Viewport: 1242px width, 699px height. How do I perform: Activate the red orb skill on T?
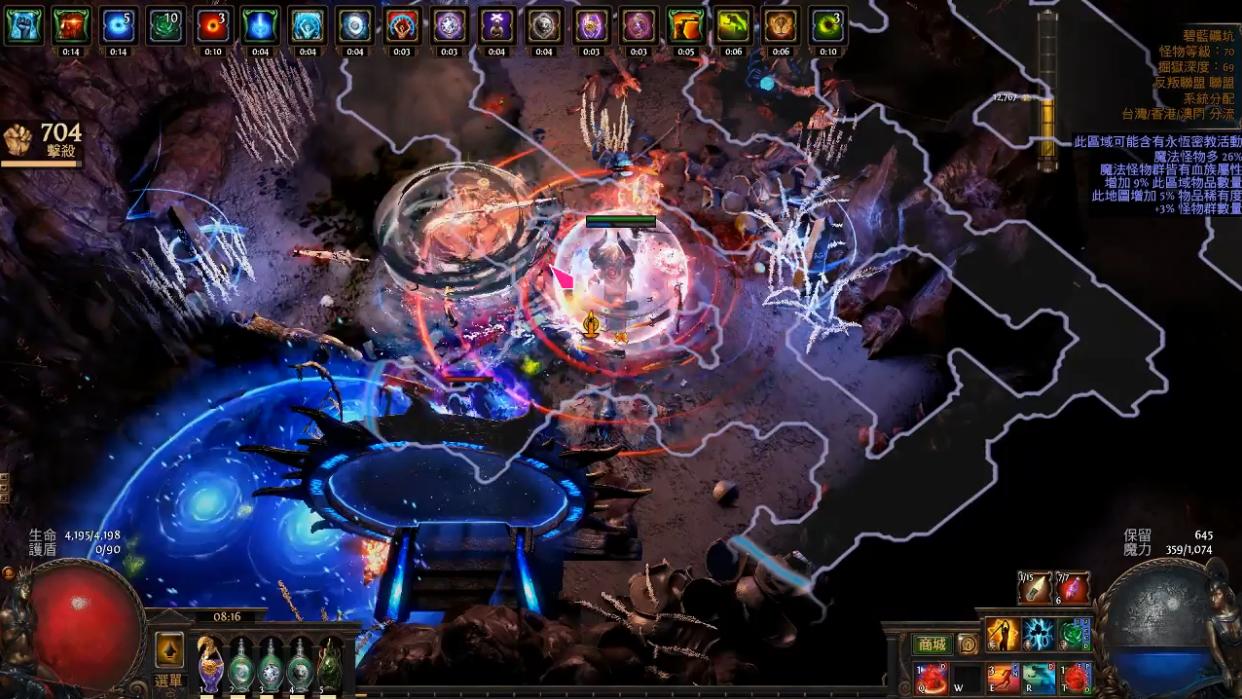[x=1074, y=678]
